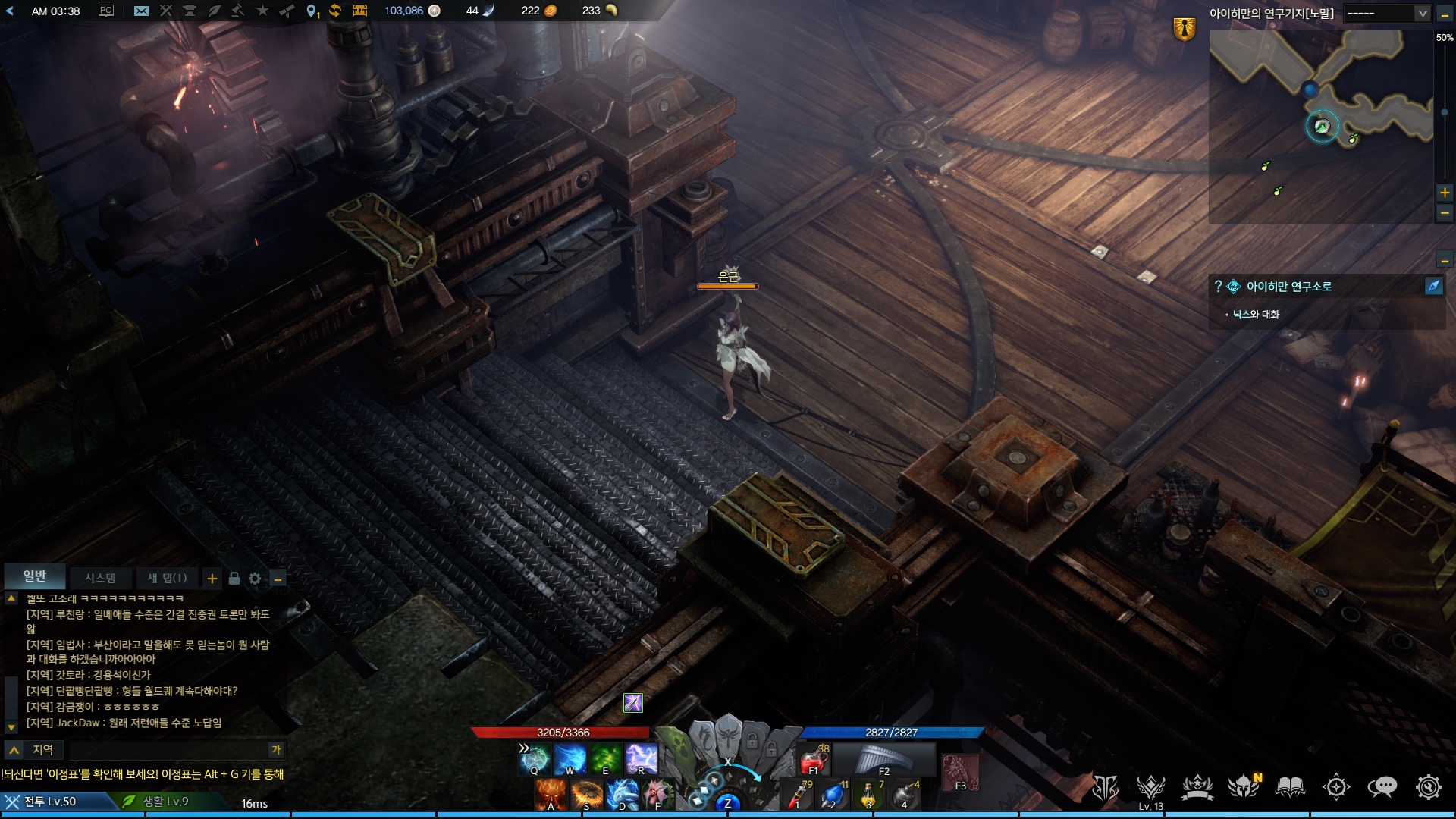Viewport: 1456px width, 819px height.
Task: Select the 아이히만 연구소로 quest tracker entry
Action: [1288, 287]
